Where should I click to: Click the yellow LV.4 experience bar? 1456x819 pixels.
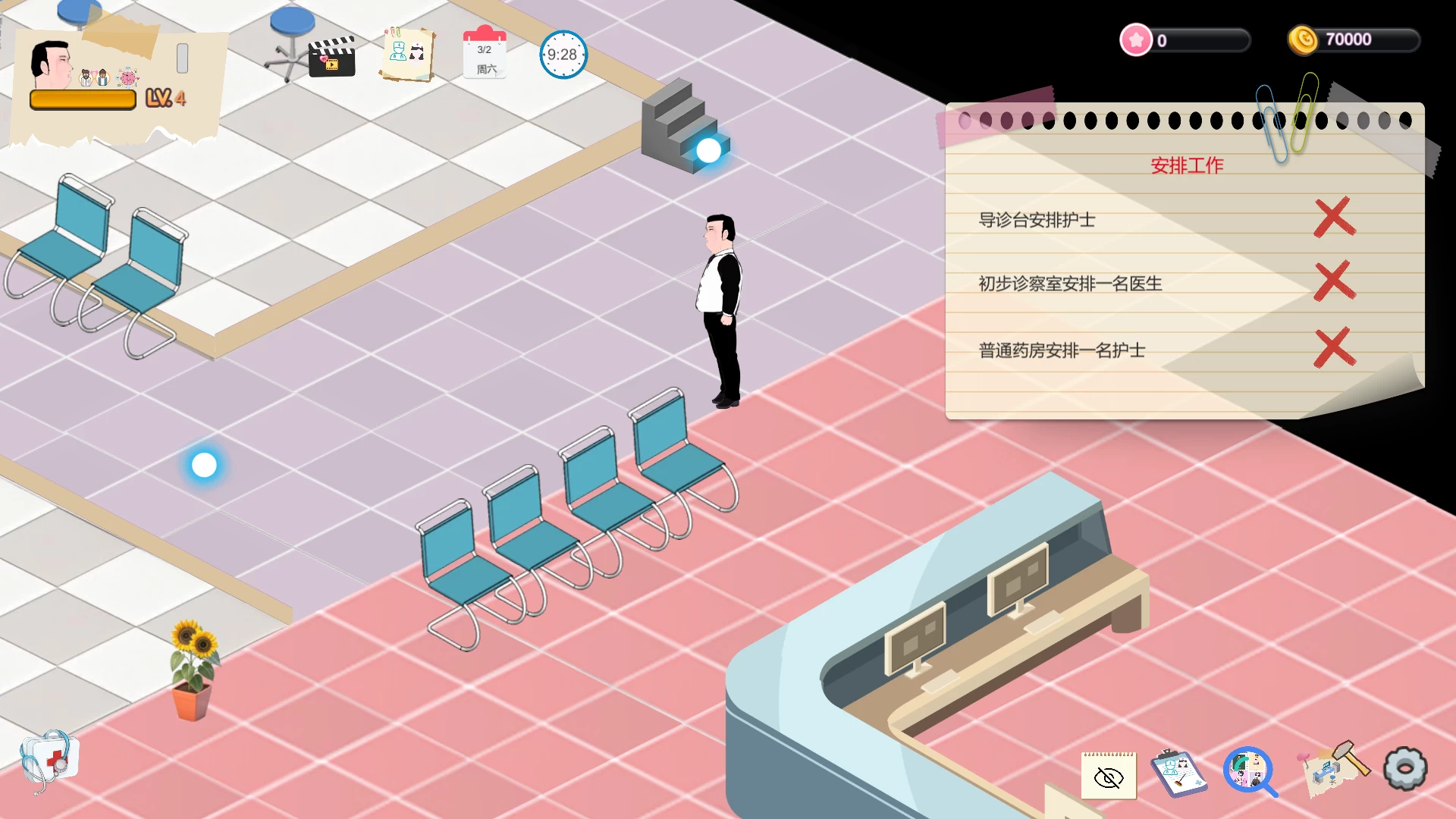click(x=83, y=99)
